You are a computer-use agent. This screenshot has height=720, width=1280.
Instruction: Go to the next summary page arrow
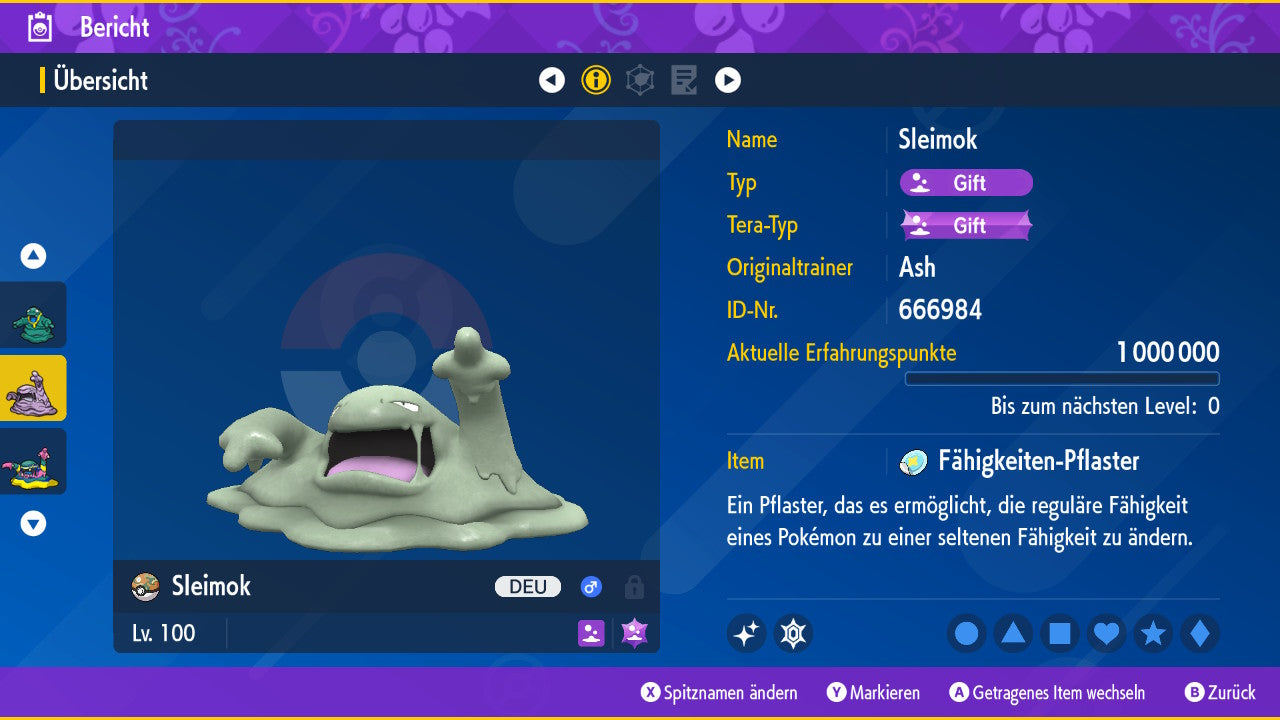point(728,80)
